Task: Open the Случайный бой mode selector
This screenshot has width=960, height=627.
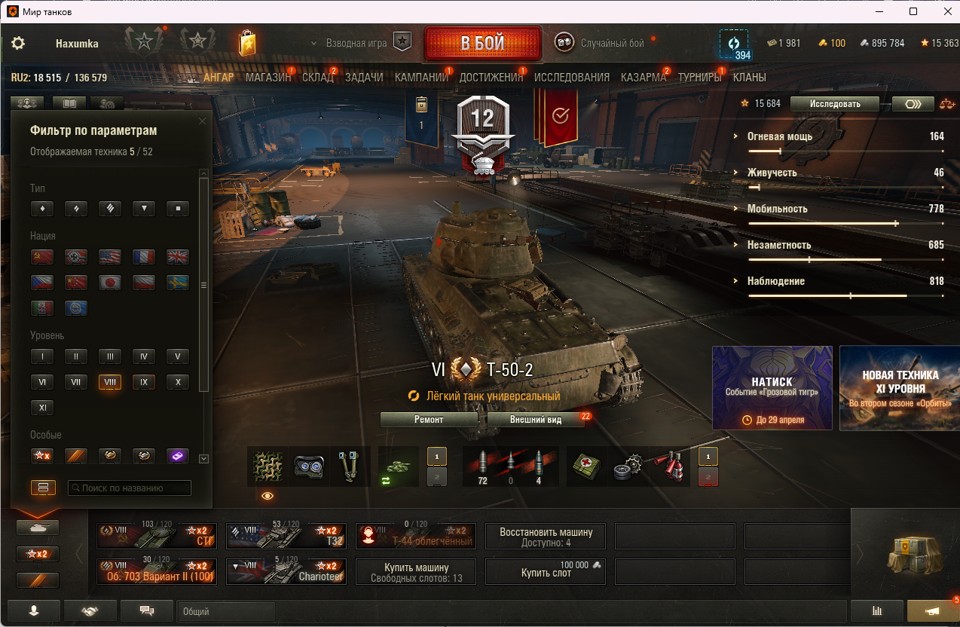Action: pyautogui.click(x=601, y=43)
